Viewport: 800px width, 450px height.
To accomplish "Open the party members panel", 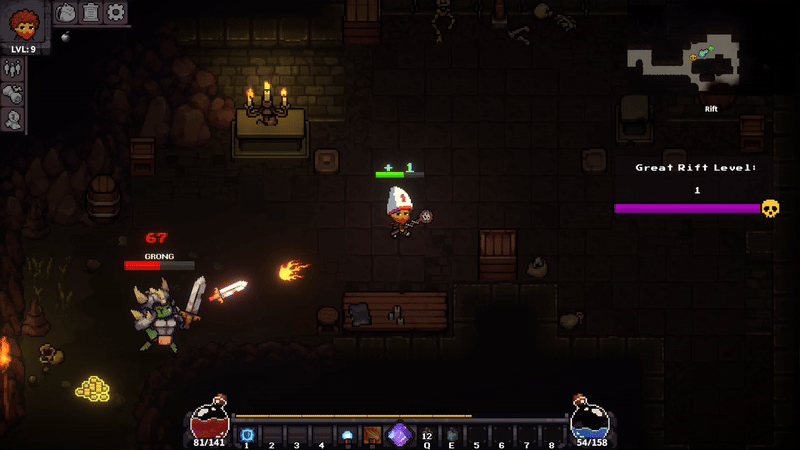I will coord(13,69).
